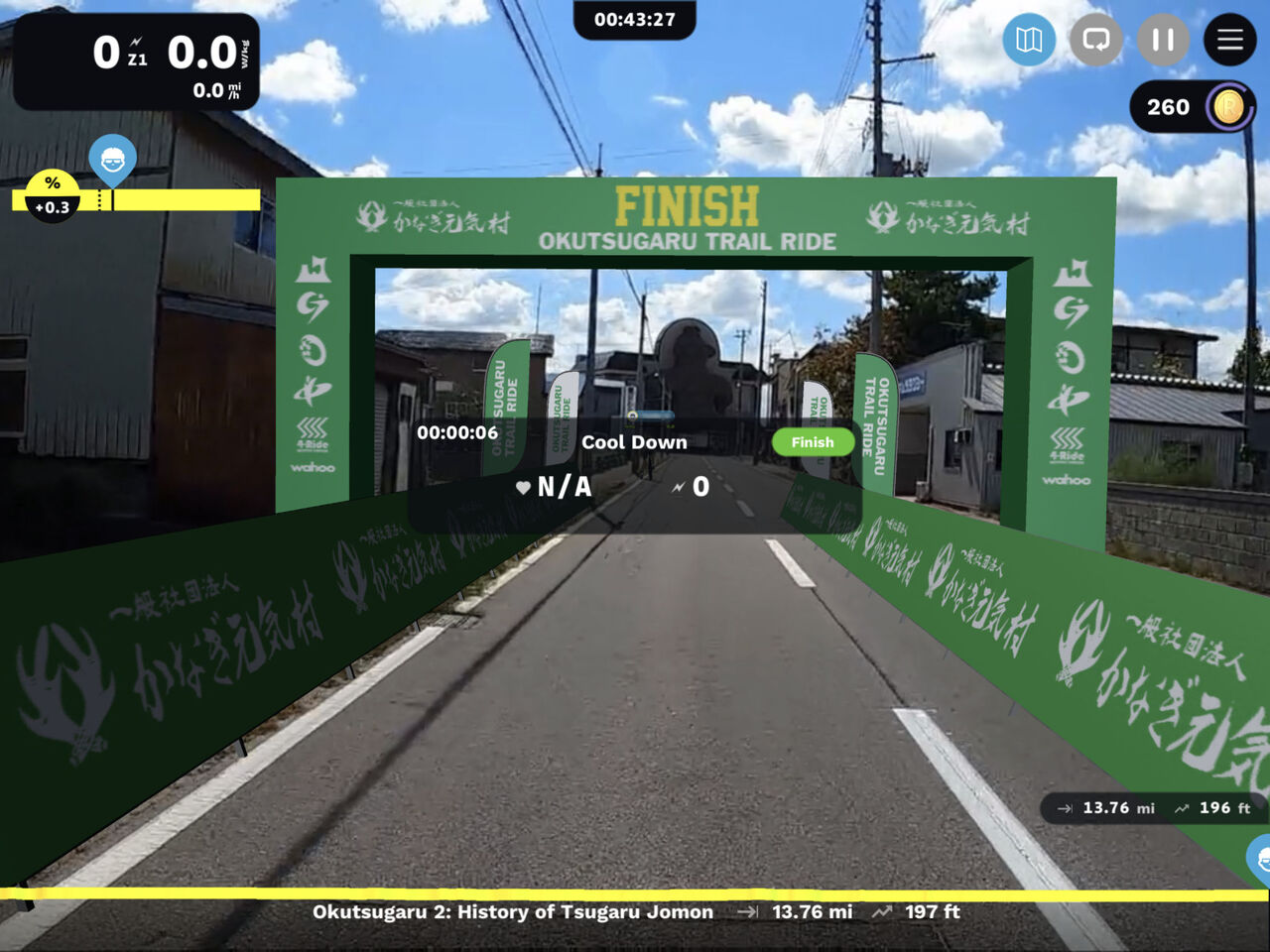
Task: Pause the ride
Action: click(1163, 40)
